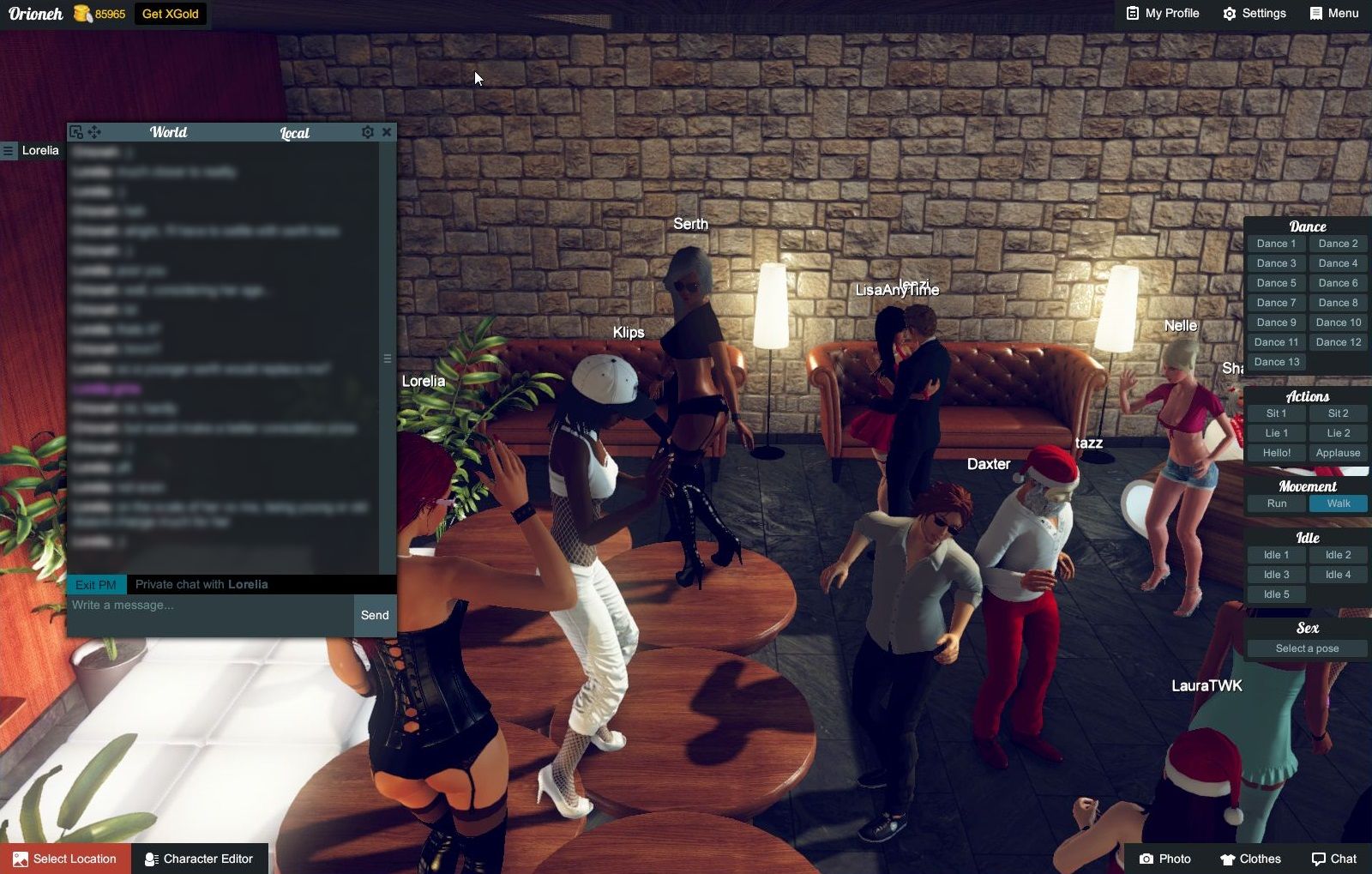The width and height of the screenshot is (1372, 874).
Task: Open My Profile from the top bar
Action: point(1162,13)
